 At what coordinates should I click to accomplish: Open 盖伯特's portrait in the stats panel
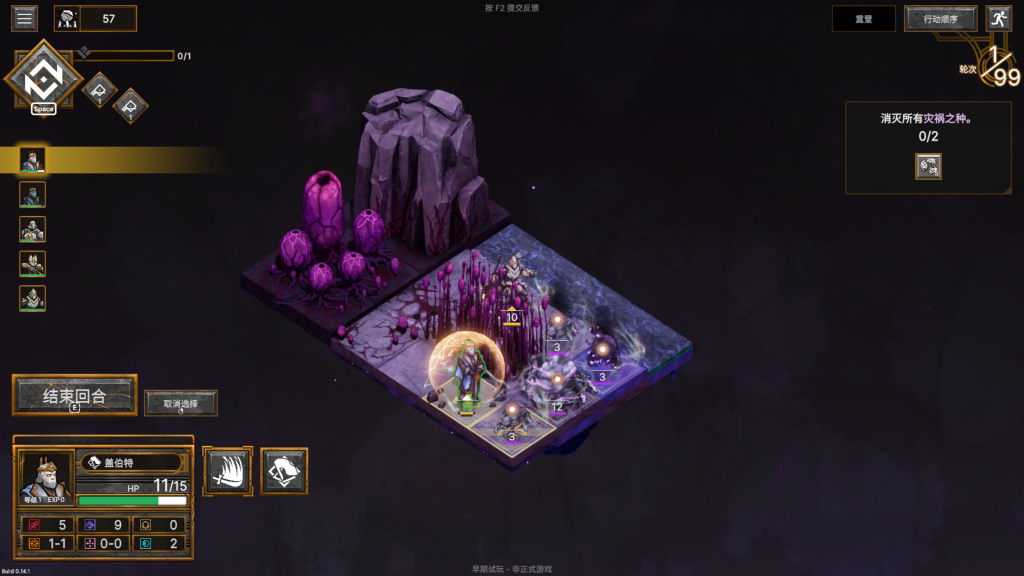pyautogui.click(x=46, y=478)
